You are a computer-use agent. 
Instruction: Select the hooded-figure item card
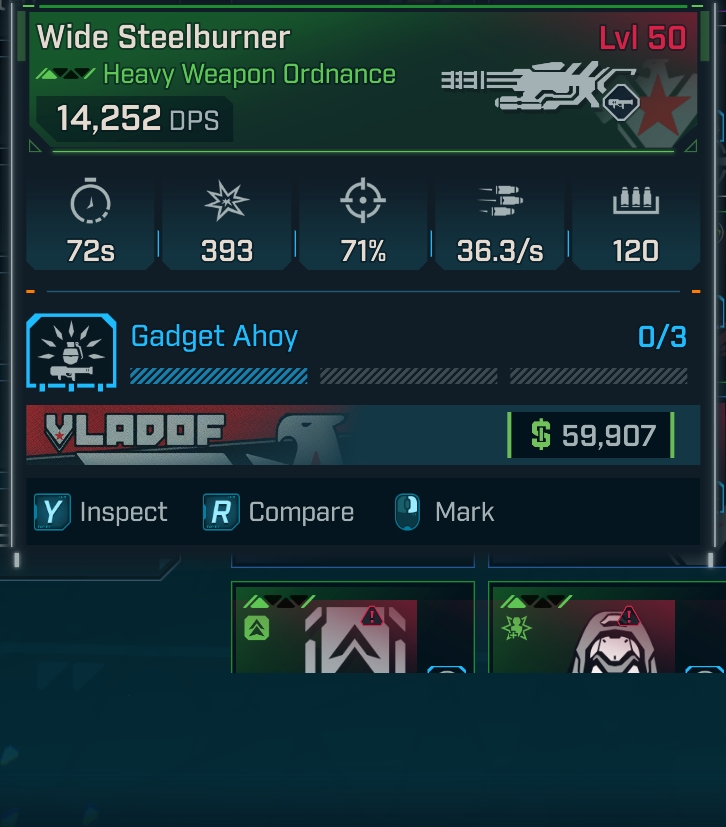point(606,630)
